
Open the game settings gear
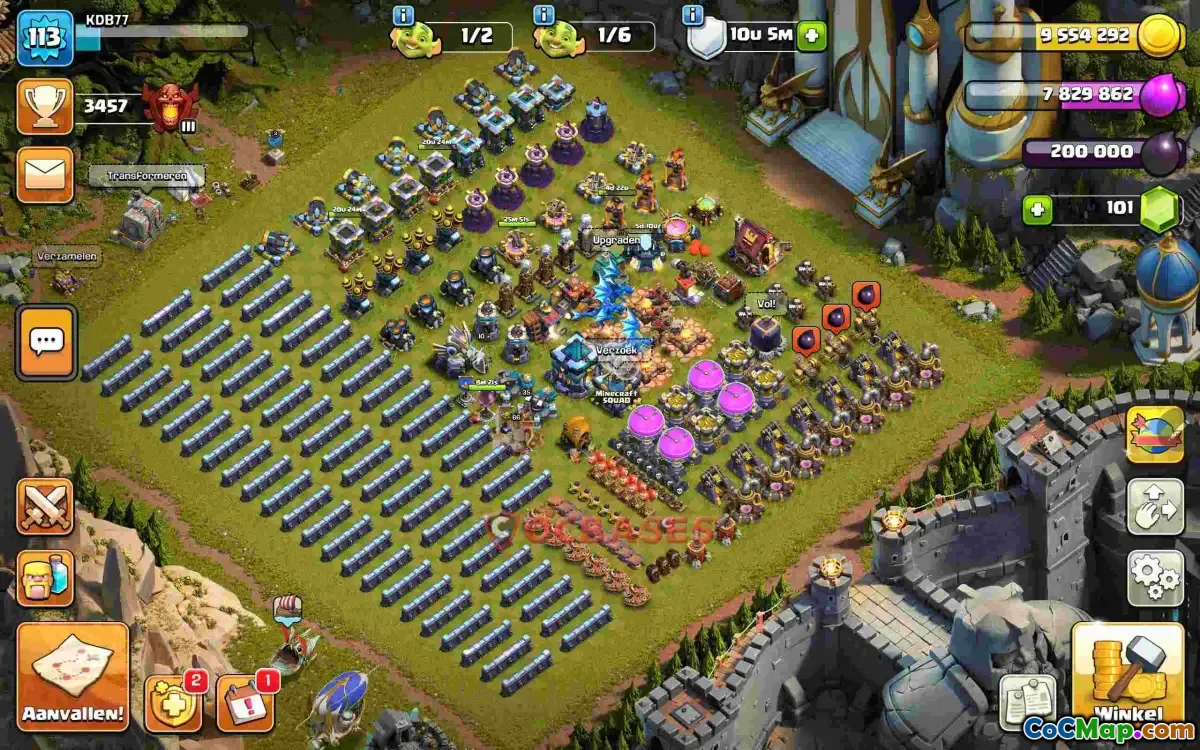1155,577
